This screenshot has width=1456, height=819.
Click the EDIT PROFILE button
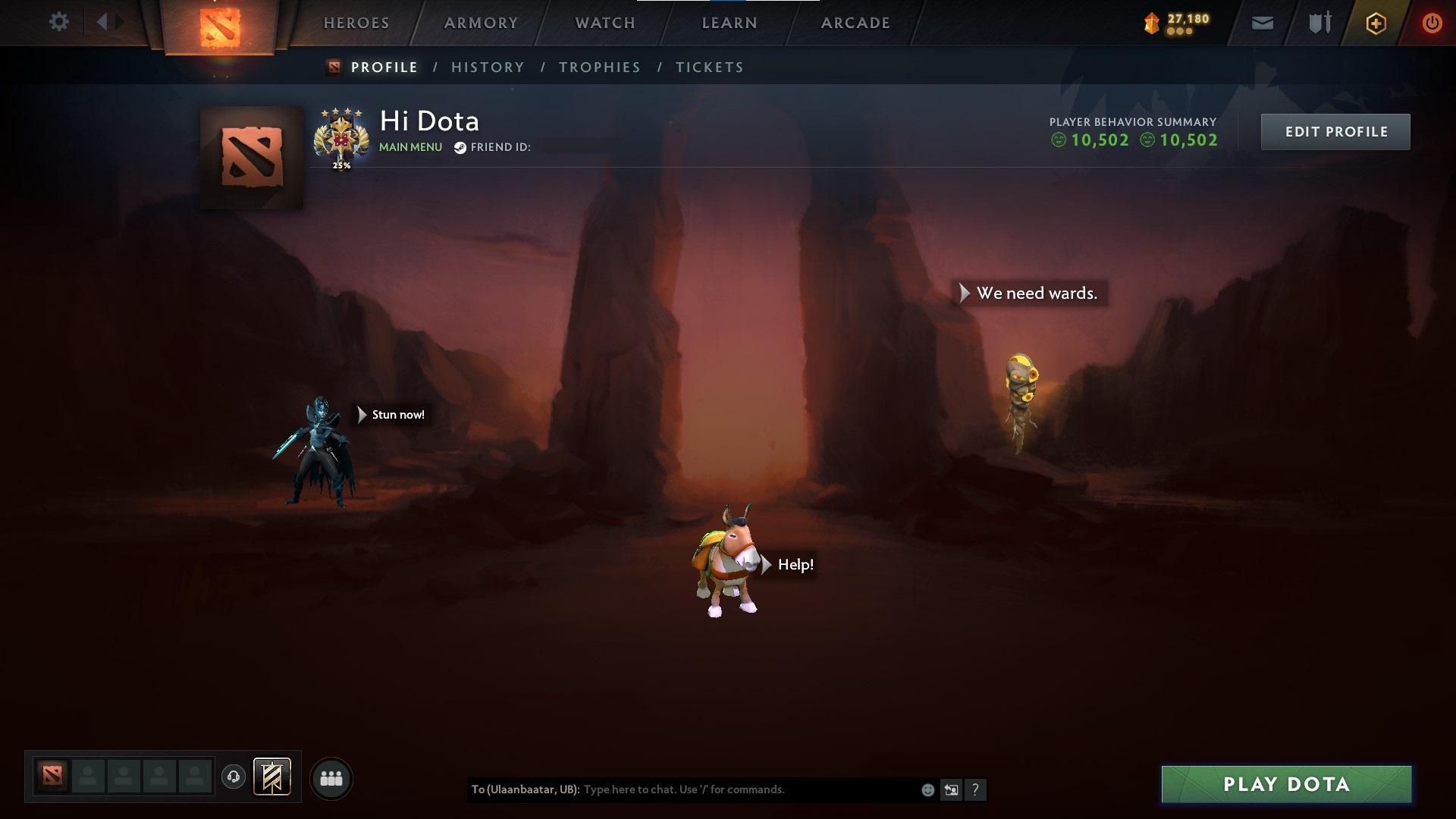[x=1335, y=131]
